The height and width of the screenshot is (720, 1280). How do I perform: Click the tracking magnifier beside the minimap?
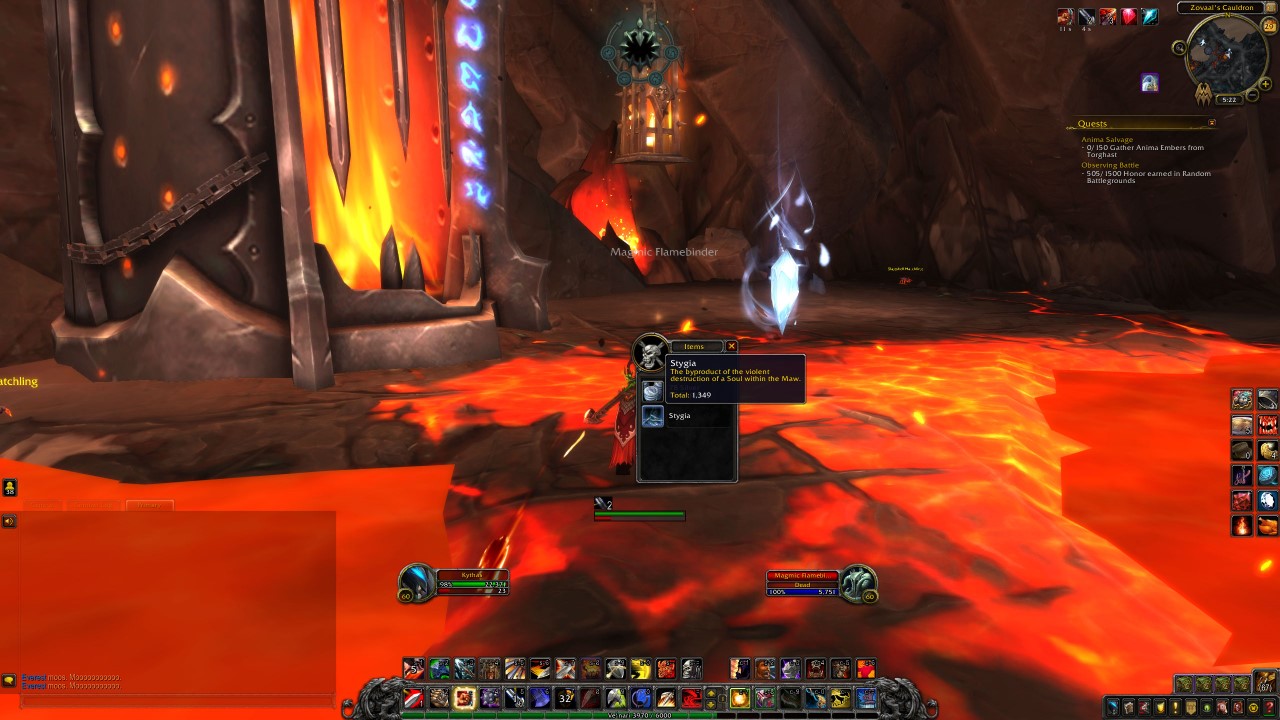pyautogui.click(x=1180, y=48)
